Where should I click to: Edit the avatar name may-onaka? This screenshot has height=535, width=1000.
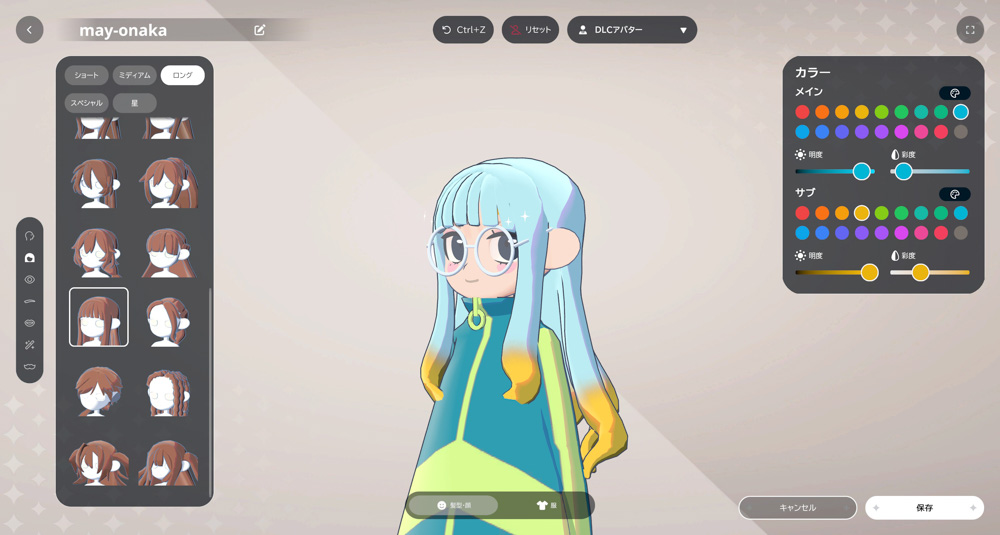[x=260, y=30]
